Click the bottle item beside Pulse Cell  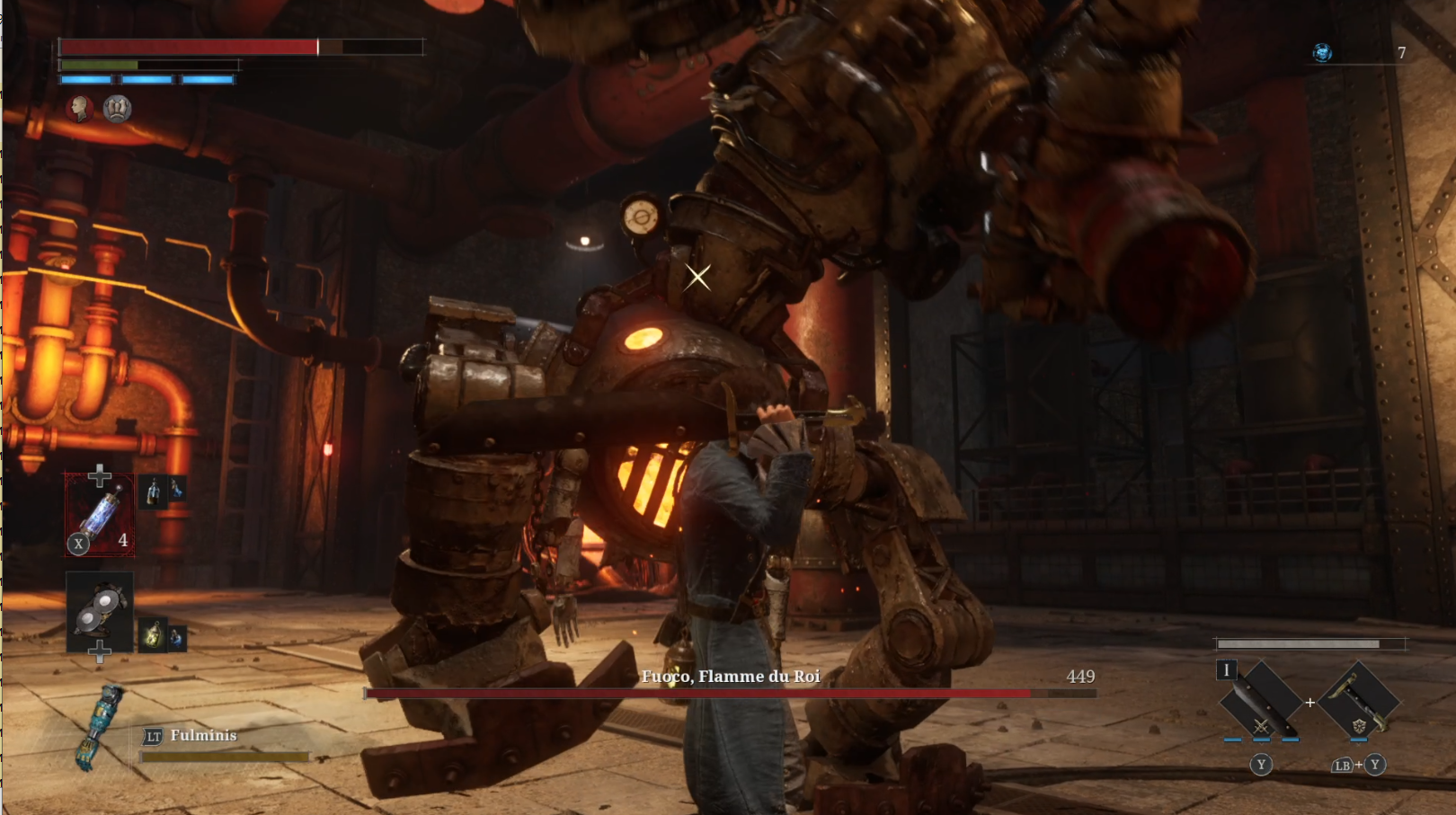coord(154,491)
